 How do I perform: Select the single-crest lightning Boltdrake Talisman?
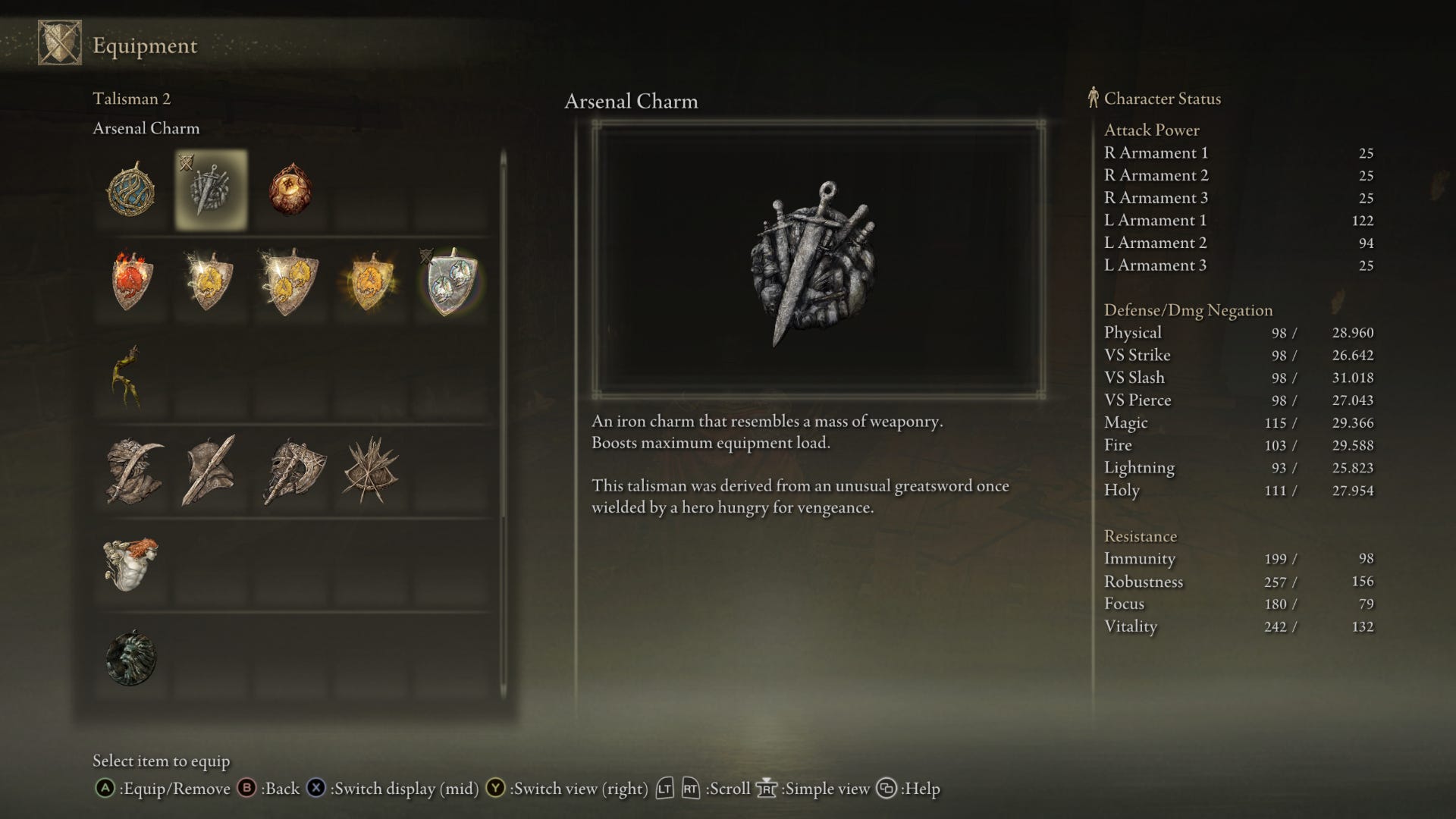209,283
